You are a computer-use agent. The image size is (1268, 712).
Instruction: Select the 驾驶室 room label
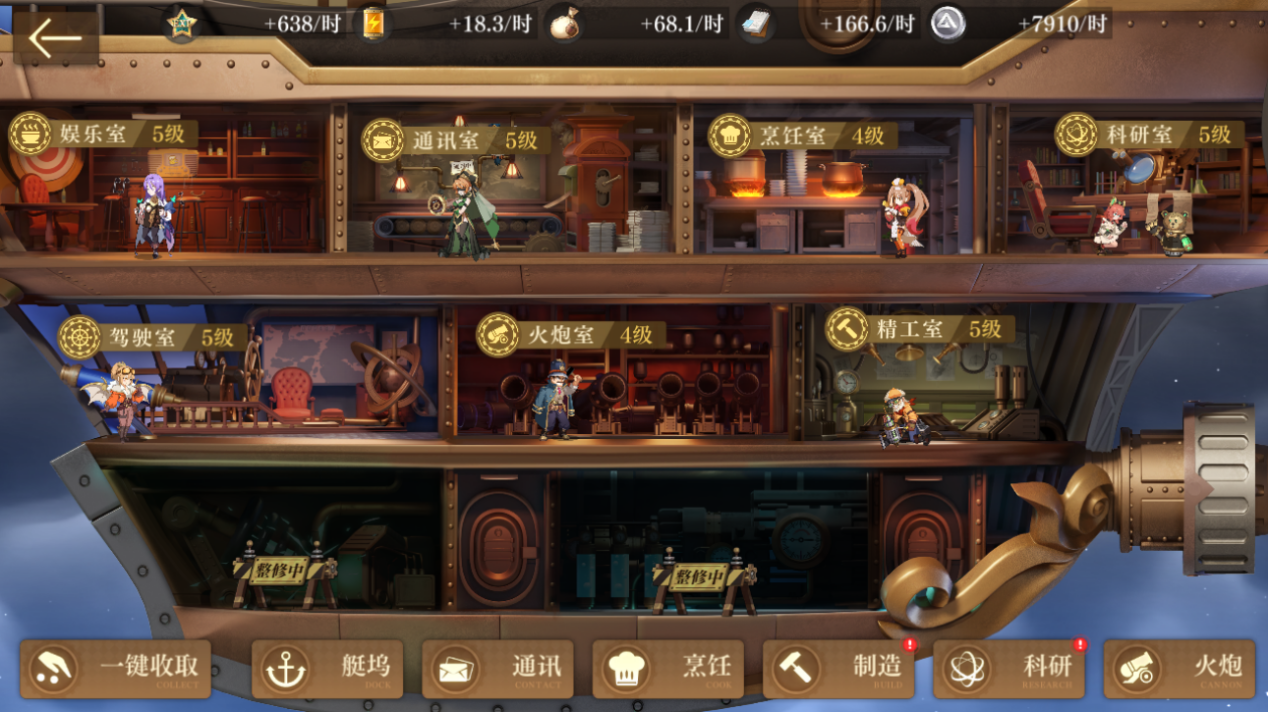click(152, 338)
